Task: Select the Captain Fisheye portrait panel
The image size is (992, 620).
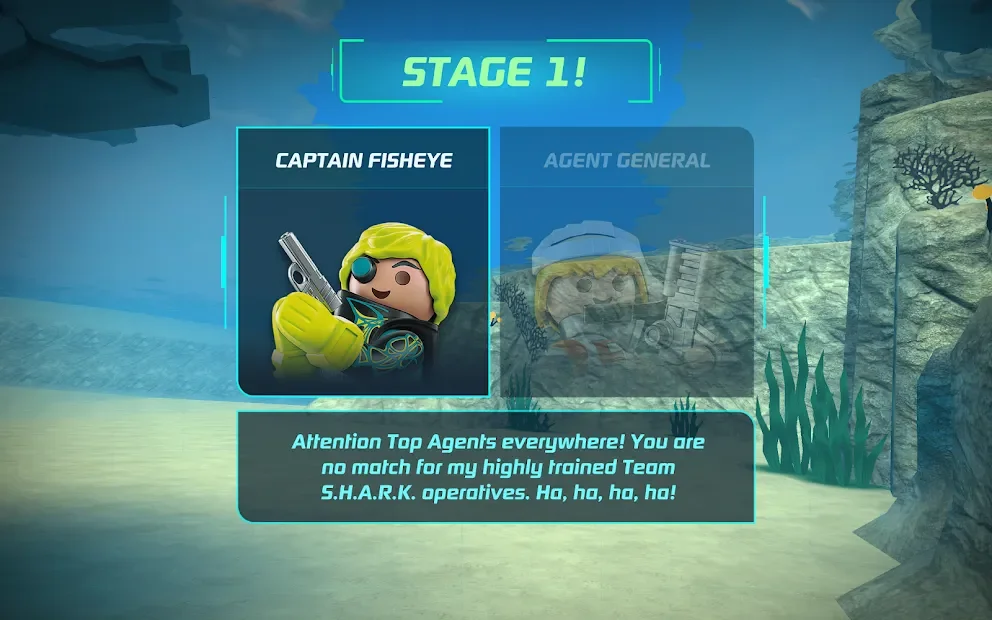Action: tap(363, 262)
